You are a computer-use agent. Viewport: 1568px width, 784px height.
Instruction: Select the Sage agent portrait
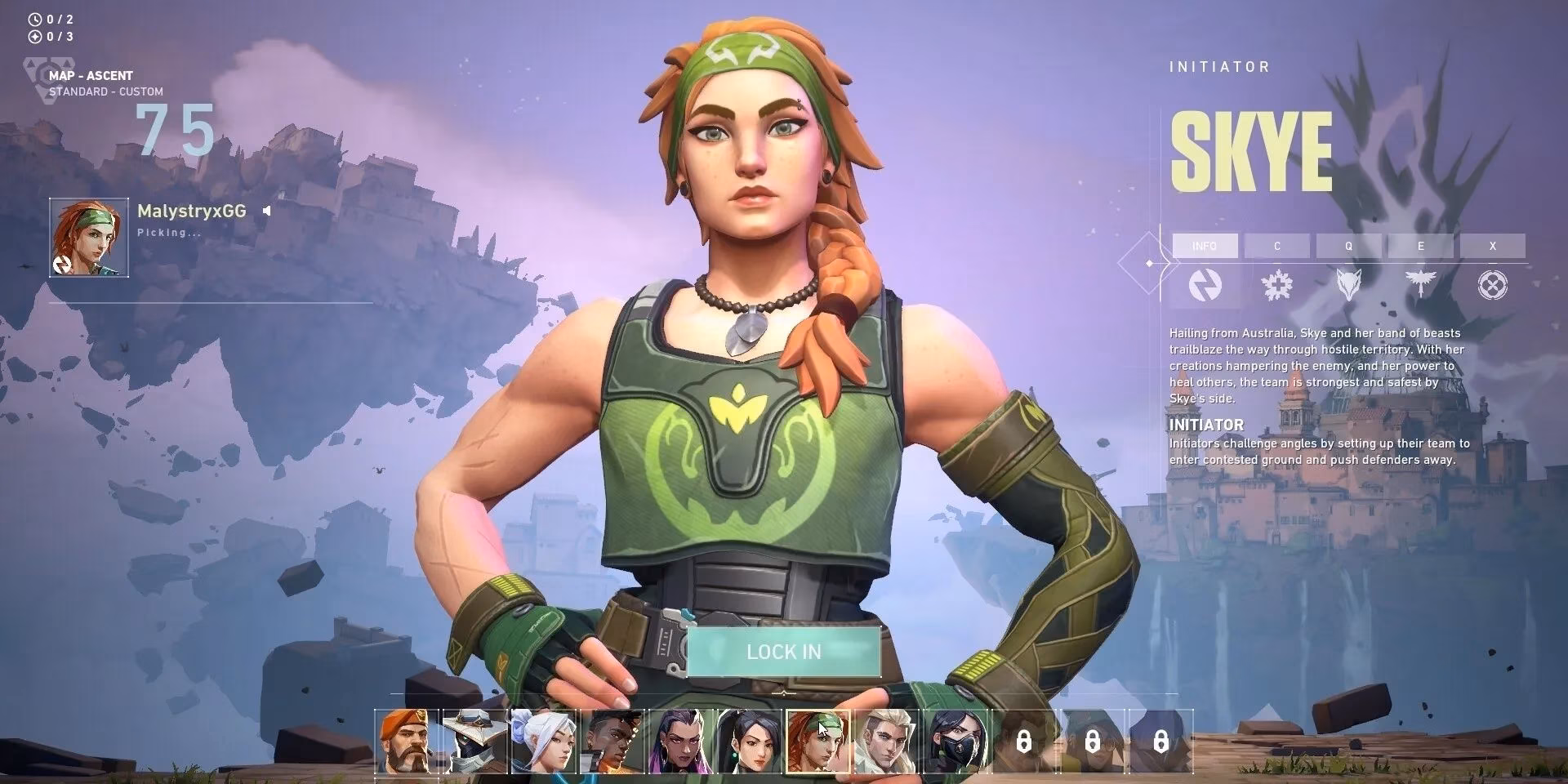coord(749,742)
